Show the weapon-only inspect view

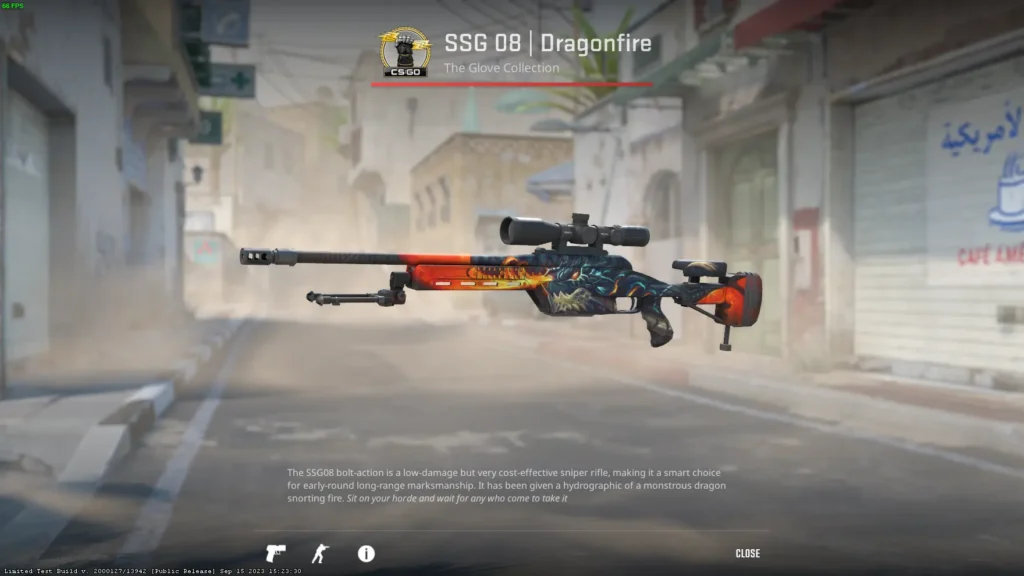click(x=275, y=553)
